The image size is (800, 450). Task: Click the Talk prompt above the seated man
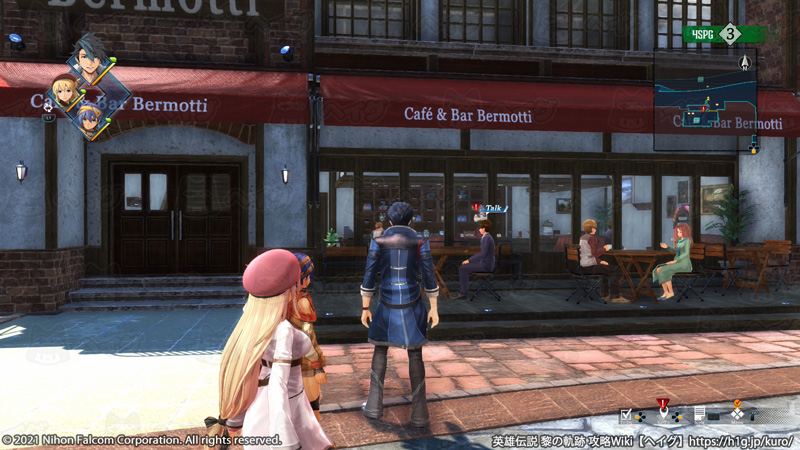490,208
